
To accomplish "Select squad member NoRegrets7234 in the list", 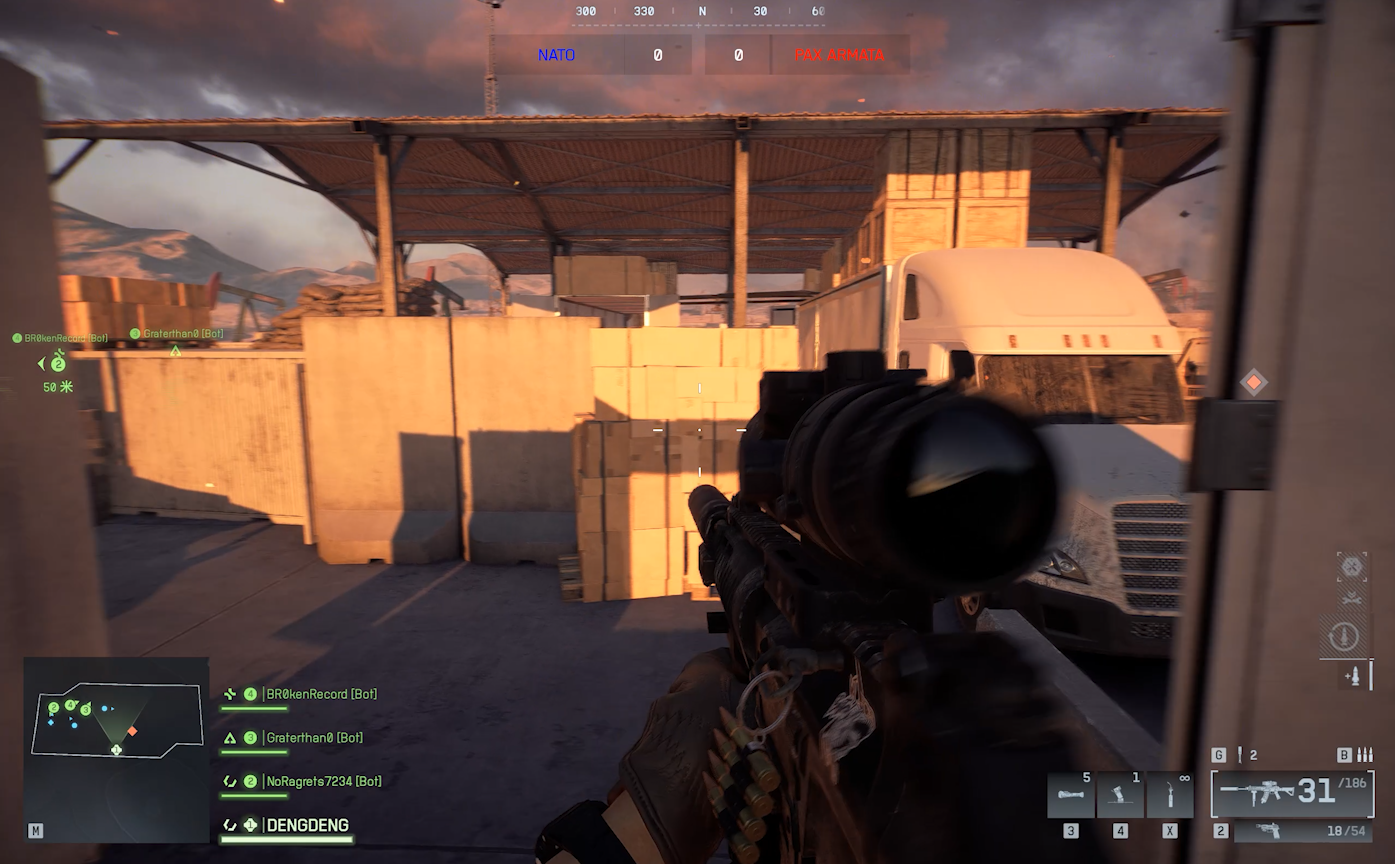I will pyautogui.click(x=323, y=781).
